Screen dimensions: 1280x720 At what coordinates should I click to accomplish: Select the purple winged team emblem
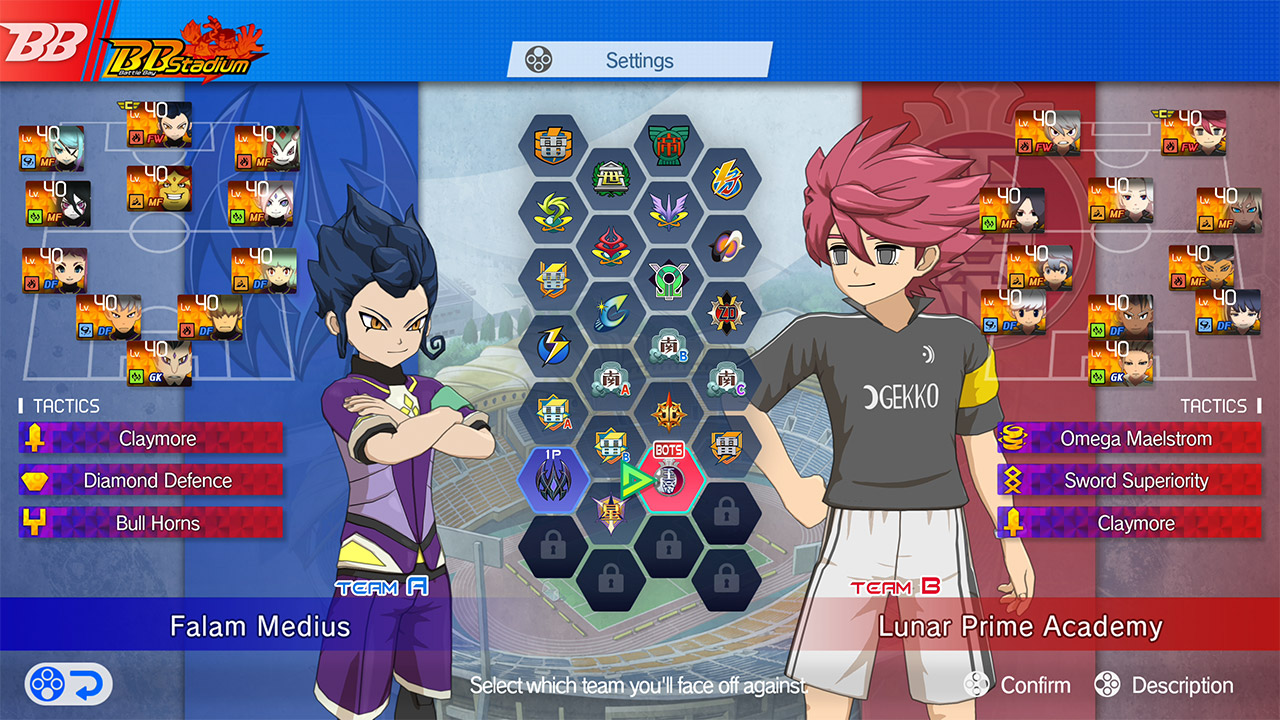pyautogui.click(x=669, y=212)
